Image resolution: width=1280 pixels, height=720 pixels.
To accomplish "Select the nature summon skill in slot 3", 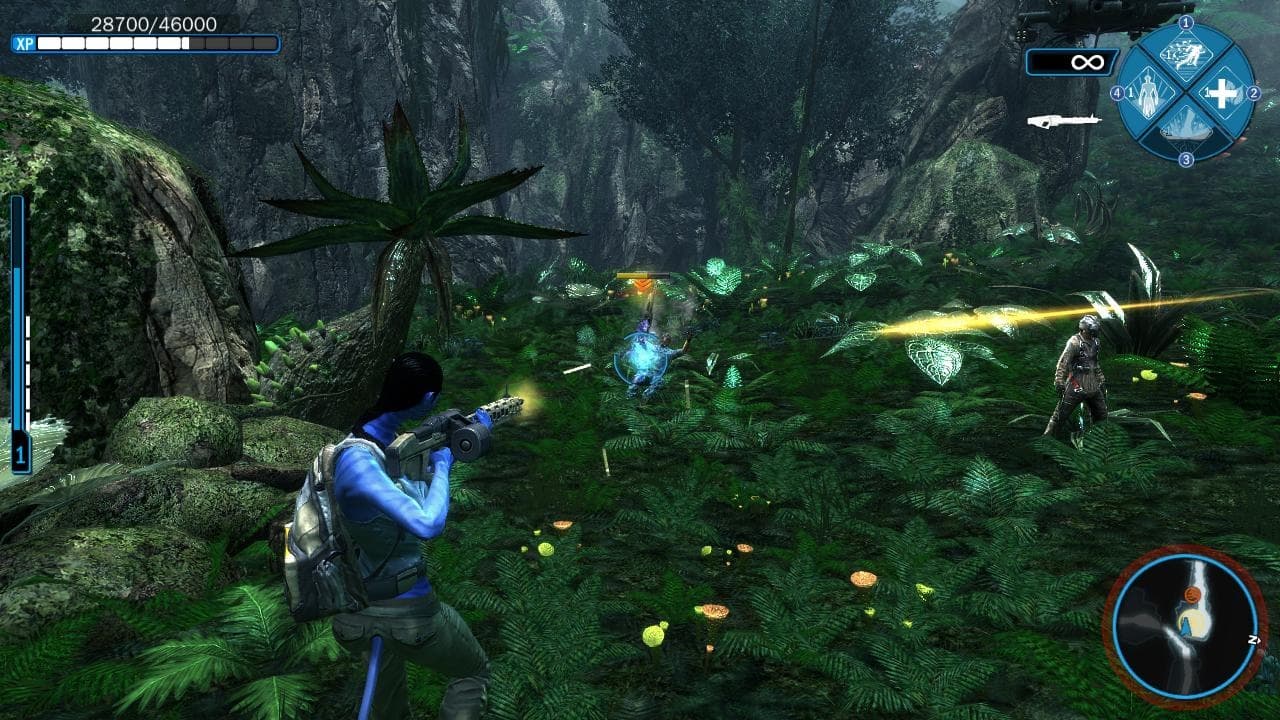I will (1184, 126).
